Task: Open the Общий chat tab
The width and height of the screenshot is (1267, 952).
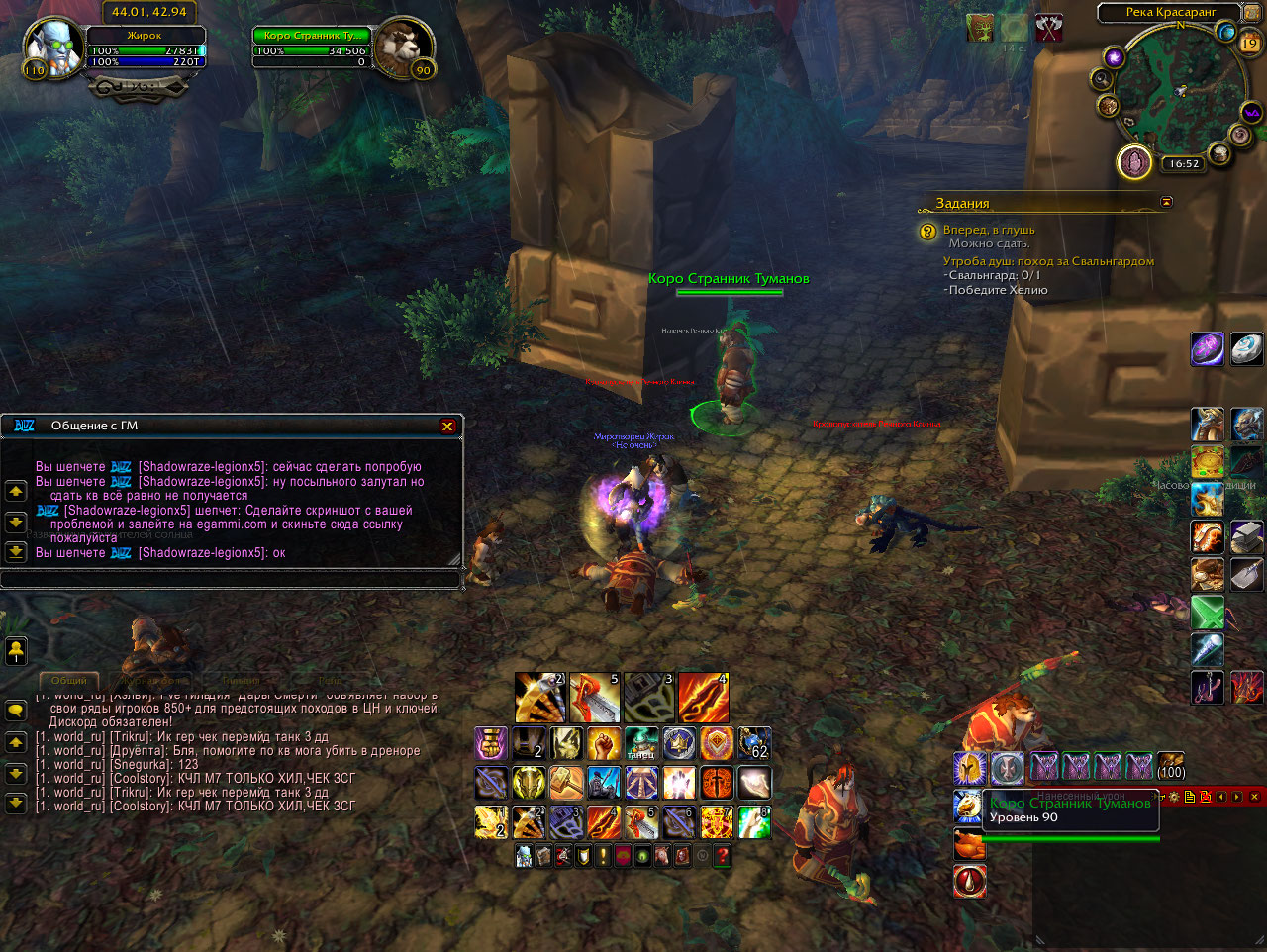Action: click(x=69, y=681)
